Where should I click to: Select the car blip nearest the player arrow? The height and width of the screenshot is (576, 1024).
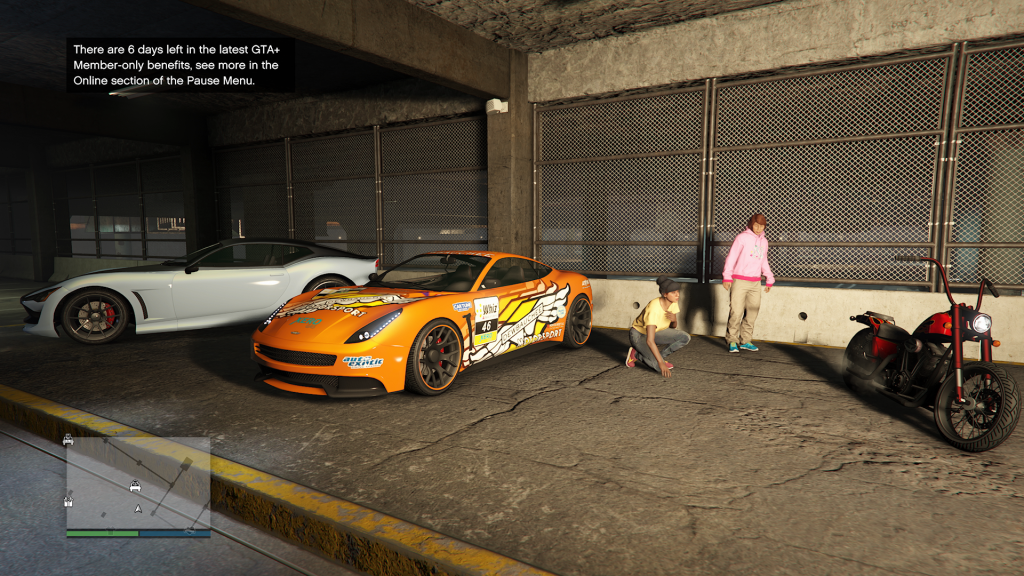134,487
